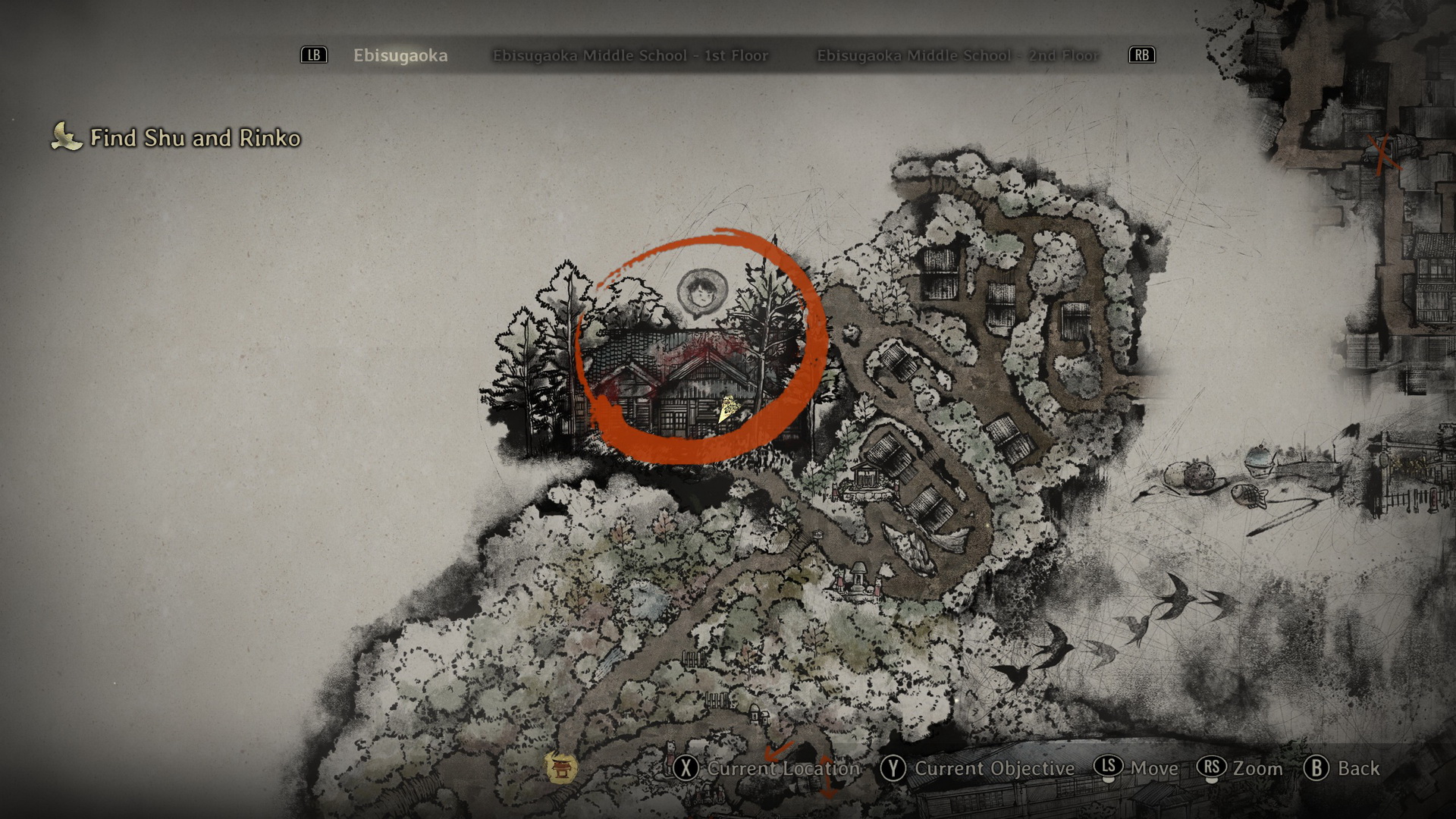Click the golden player location arrow marker
The width and height of the screenshot is (1456, 819).
point(728,409)
